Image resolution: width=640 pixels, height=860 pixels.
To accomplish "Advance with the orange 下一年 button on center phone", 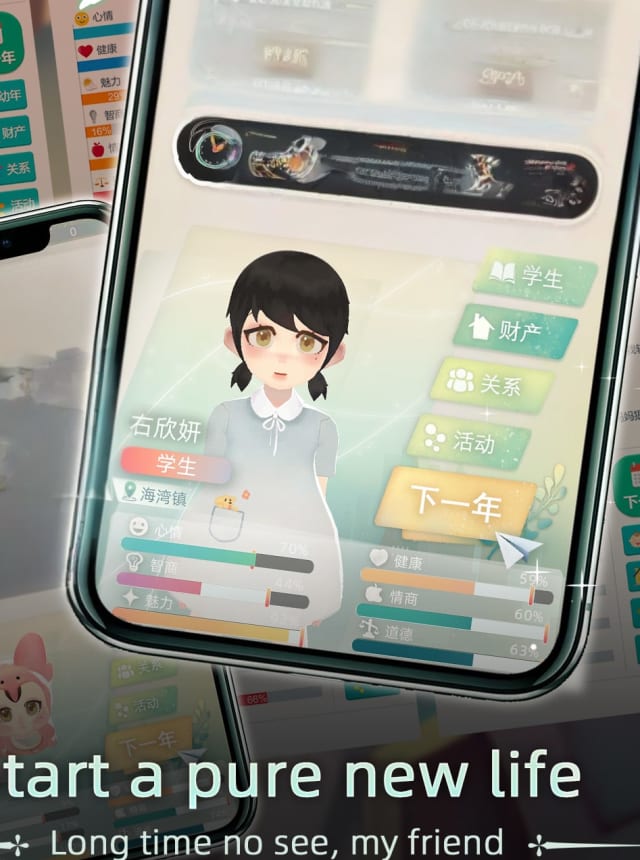I will 456,503.
